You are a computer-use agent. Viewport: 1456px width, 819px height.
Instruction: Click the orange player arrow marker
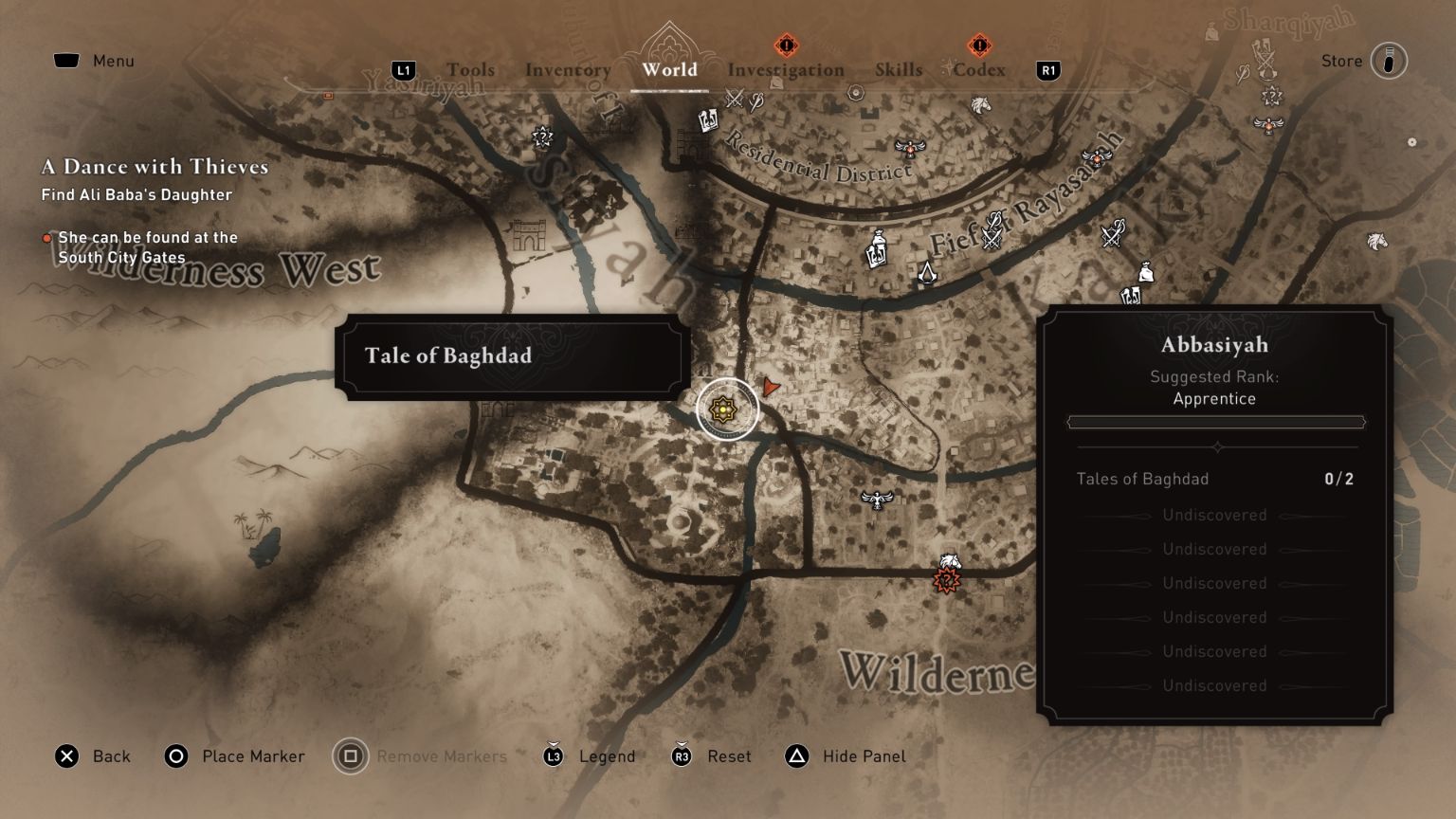[771, 386]
